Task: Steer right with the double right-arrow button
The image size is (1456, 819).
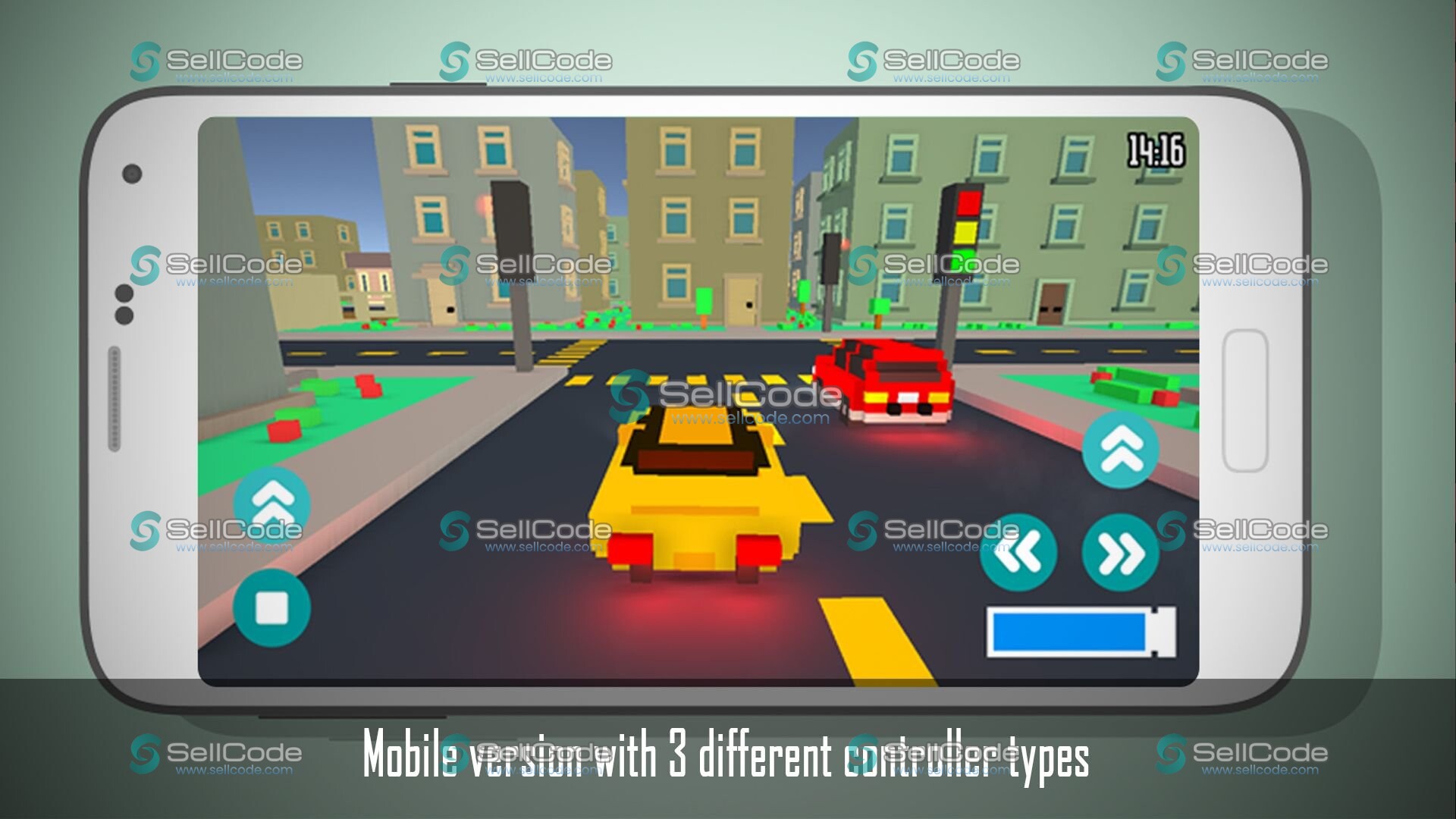Action: [1120, 553]
